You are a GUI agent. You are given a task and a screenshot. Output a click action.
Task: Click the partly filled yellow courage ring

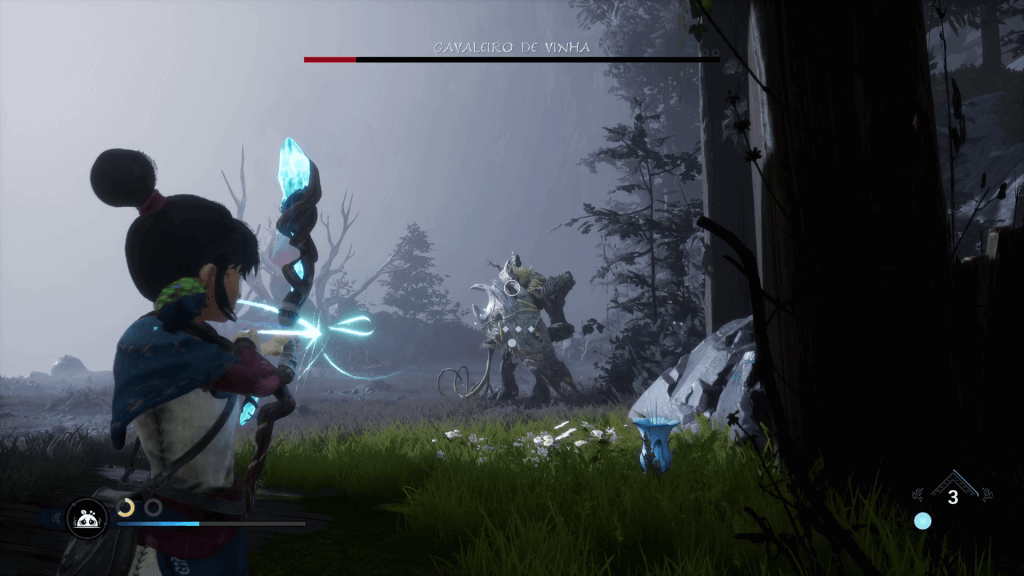pos(126,507)
